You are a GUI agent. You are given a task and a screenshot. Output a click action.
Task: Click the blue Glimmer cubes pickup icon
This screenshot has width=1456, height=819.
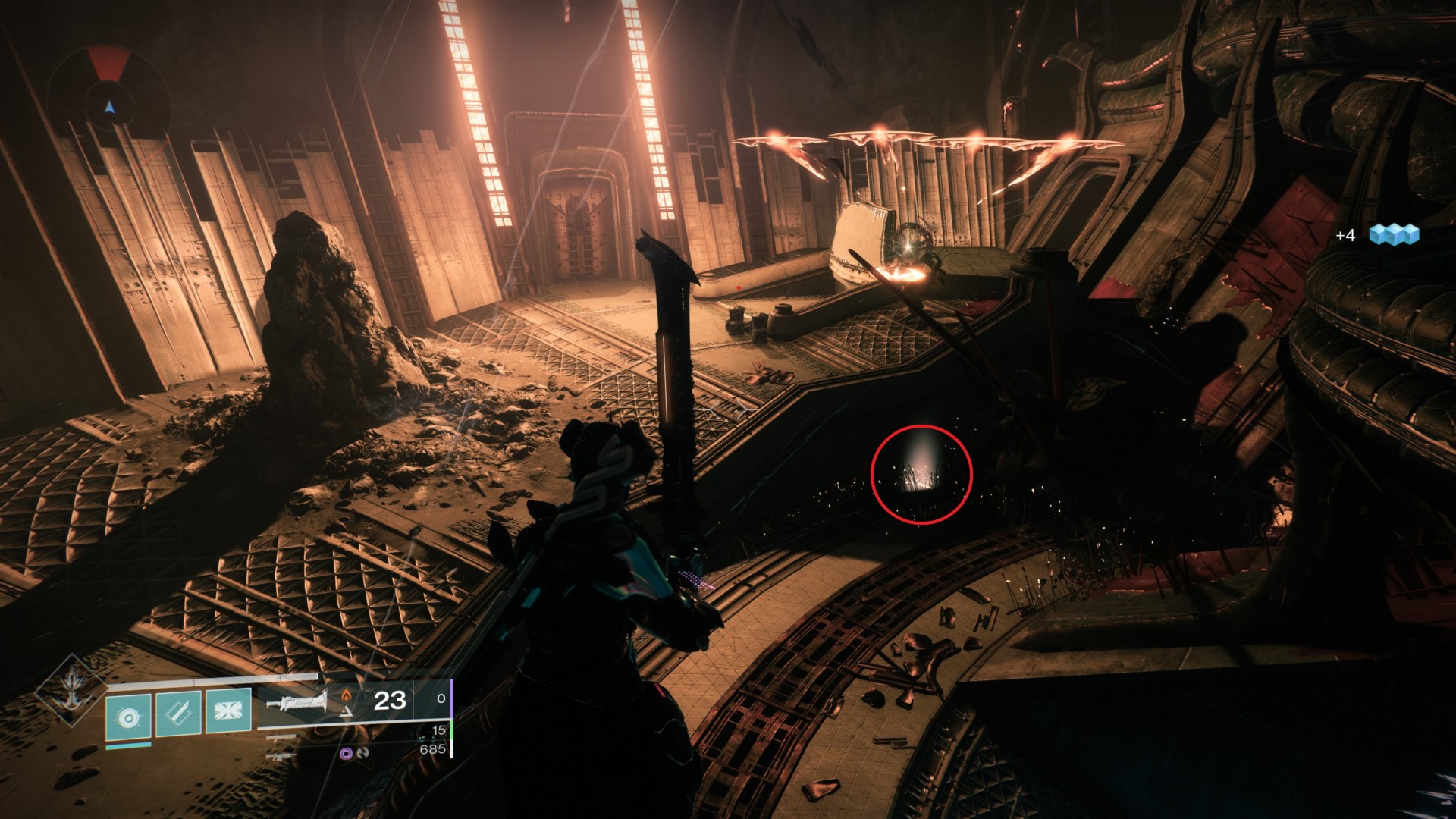point(1394,234)
